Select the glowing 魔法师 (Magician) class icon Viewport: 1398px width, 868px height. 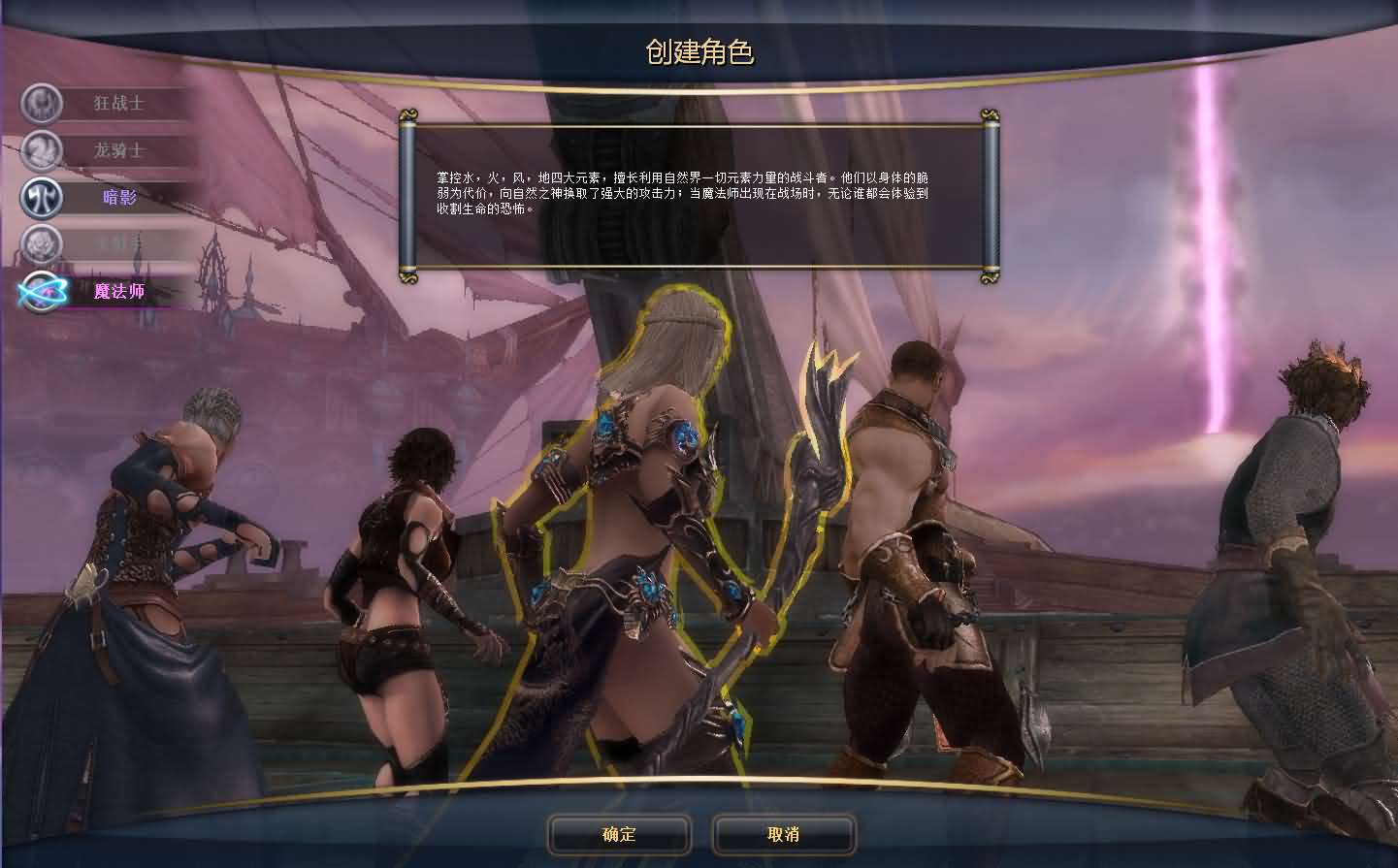41,290
